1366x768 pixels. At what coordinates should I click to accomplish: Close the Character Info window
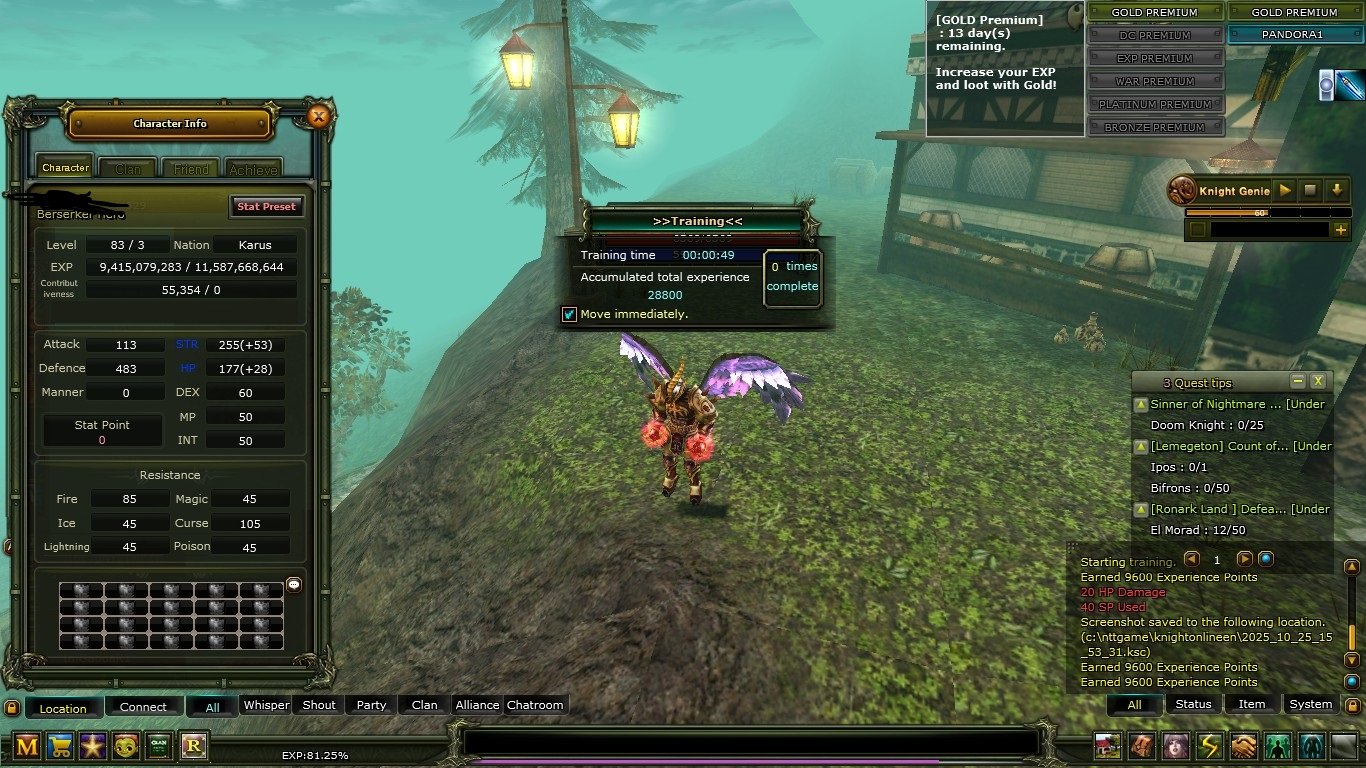point(318,117)
